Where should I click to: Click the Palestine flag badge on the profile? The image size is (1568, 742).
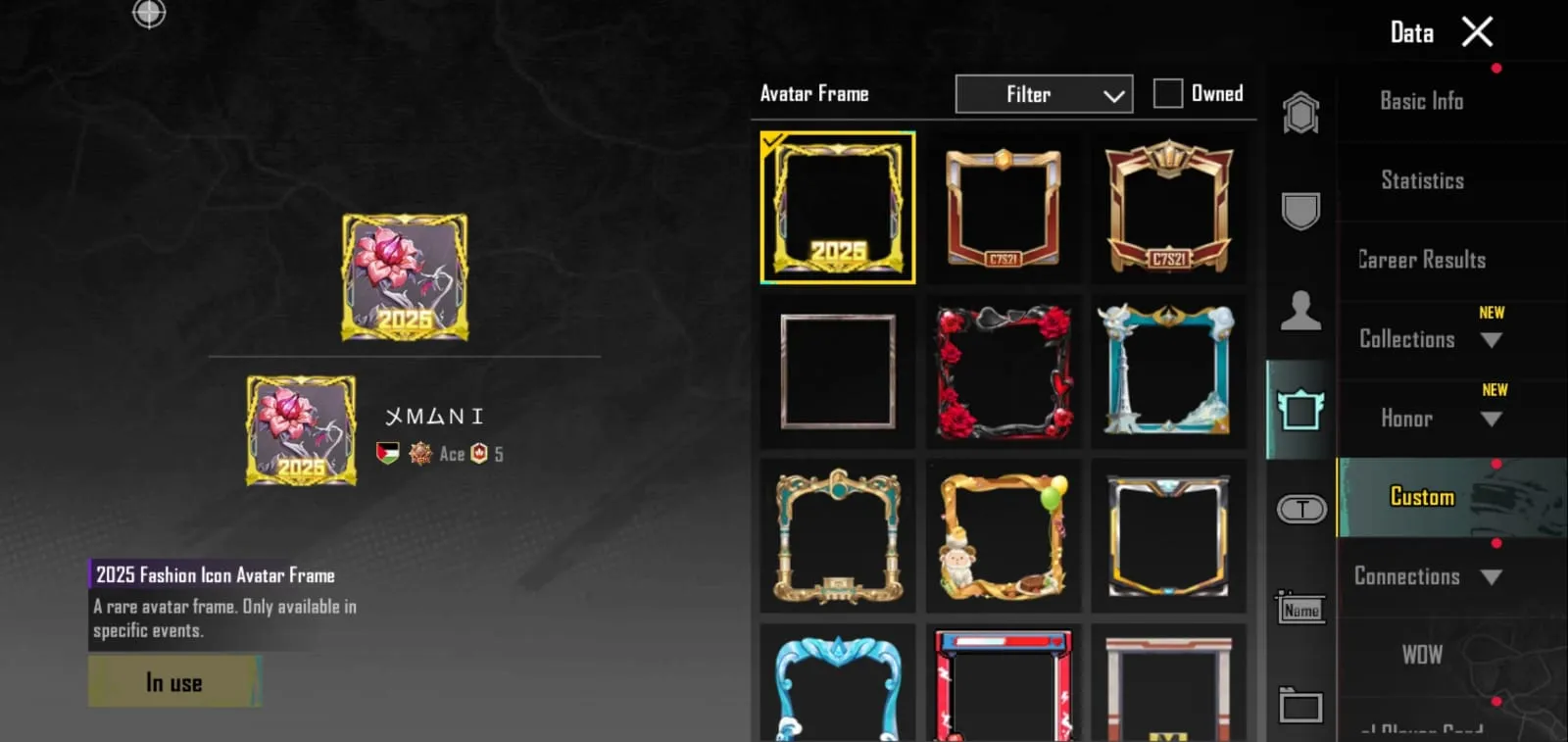(x=386, y=454)
